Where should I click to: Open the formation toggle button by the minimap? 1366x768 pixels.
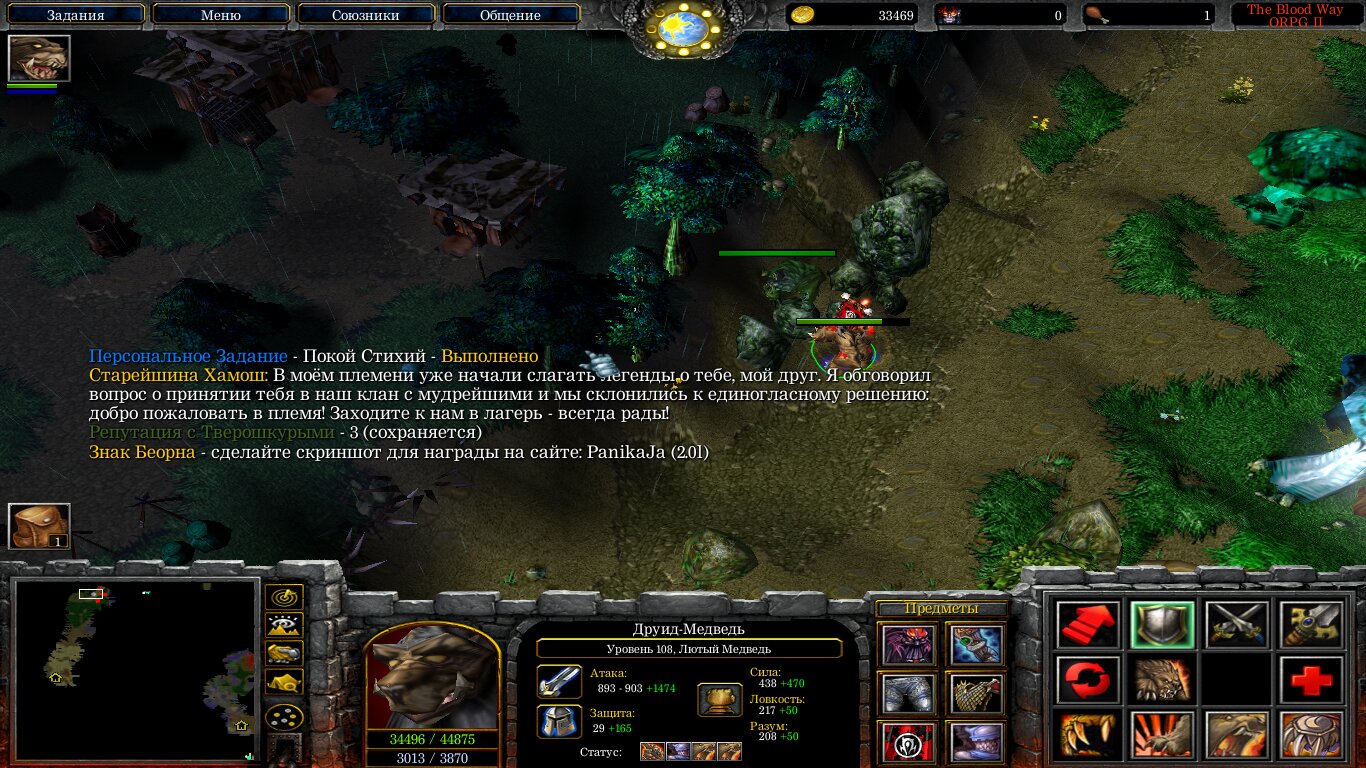(x=285, y=717)
